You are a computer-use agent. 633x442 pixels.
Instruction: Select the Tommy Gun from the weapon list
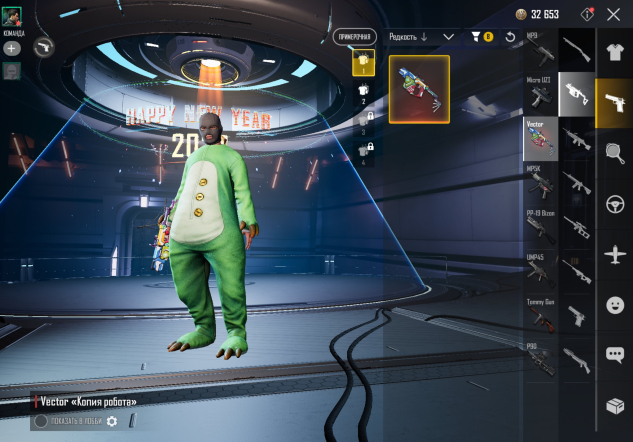coord(541,316)
